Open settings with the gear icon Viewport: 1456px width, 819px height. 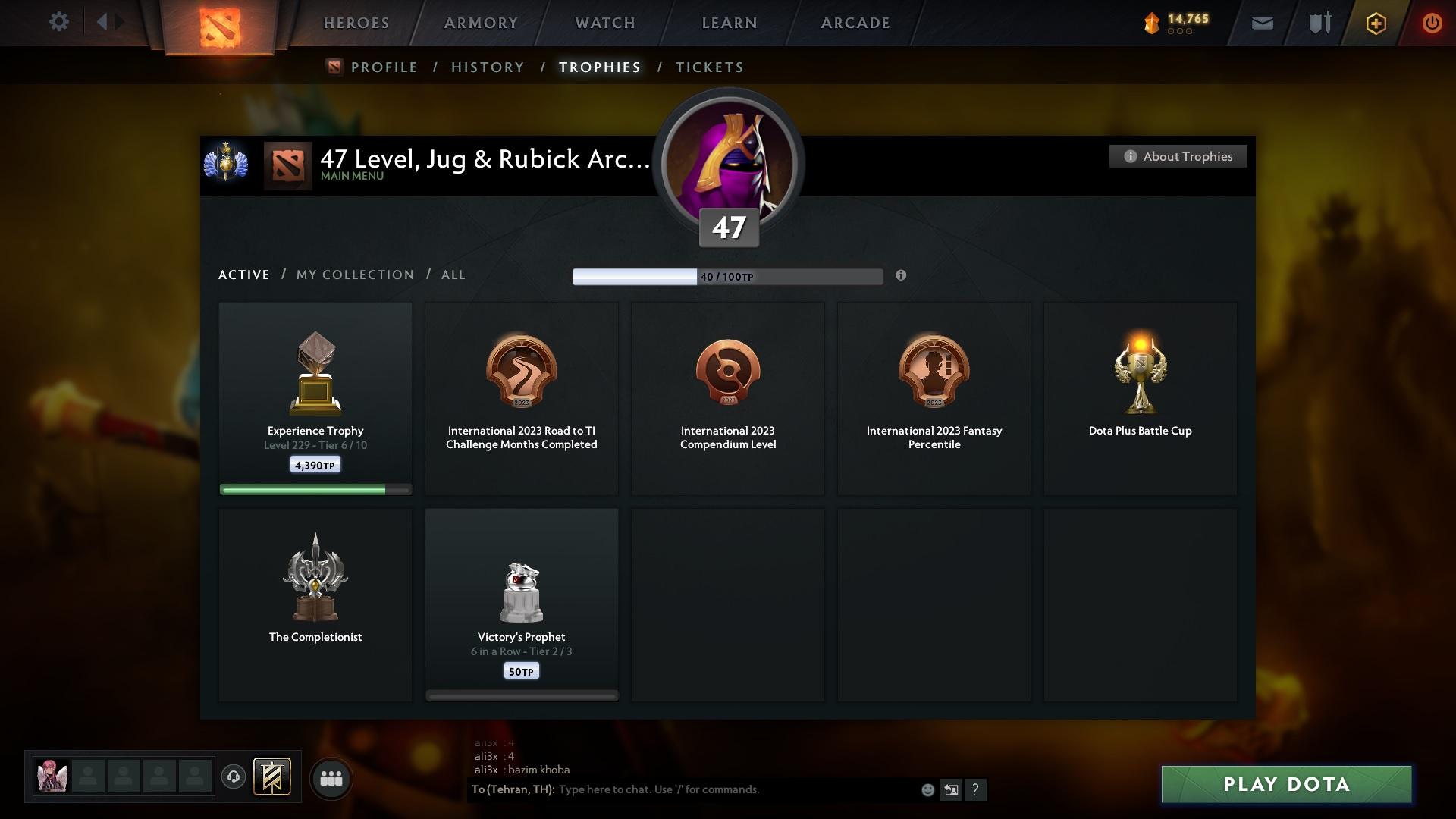coord(58,22)
